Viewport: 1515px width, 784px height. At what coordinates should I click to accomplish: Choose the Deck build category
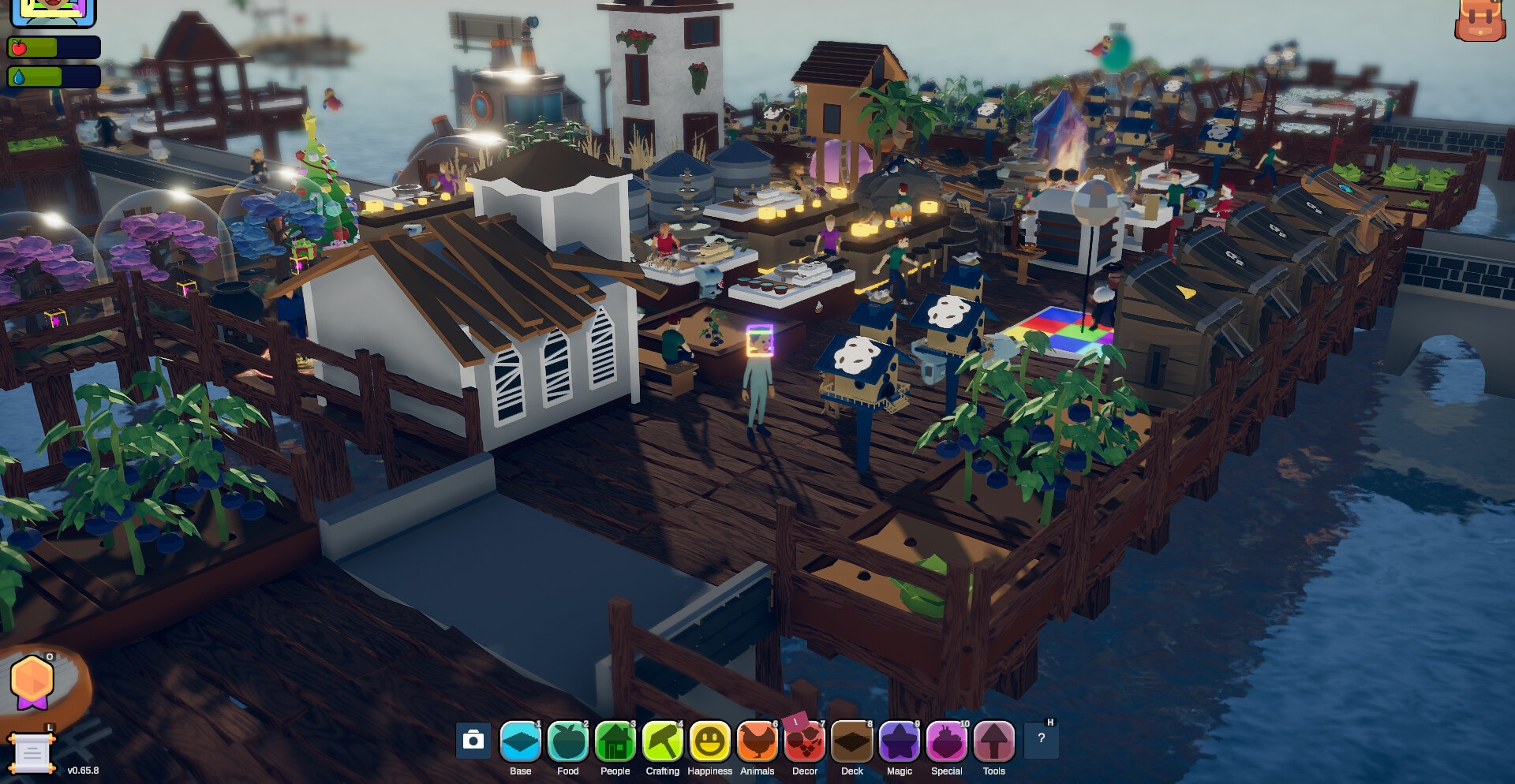pos(852,742)
